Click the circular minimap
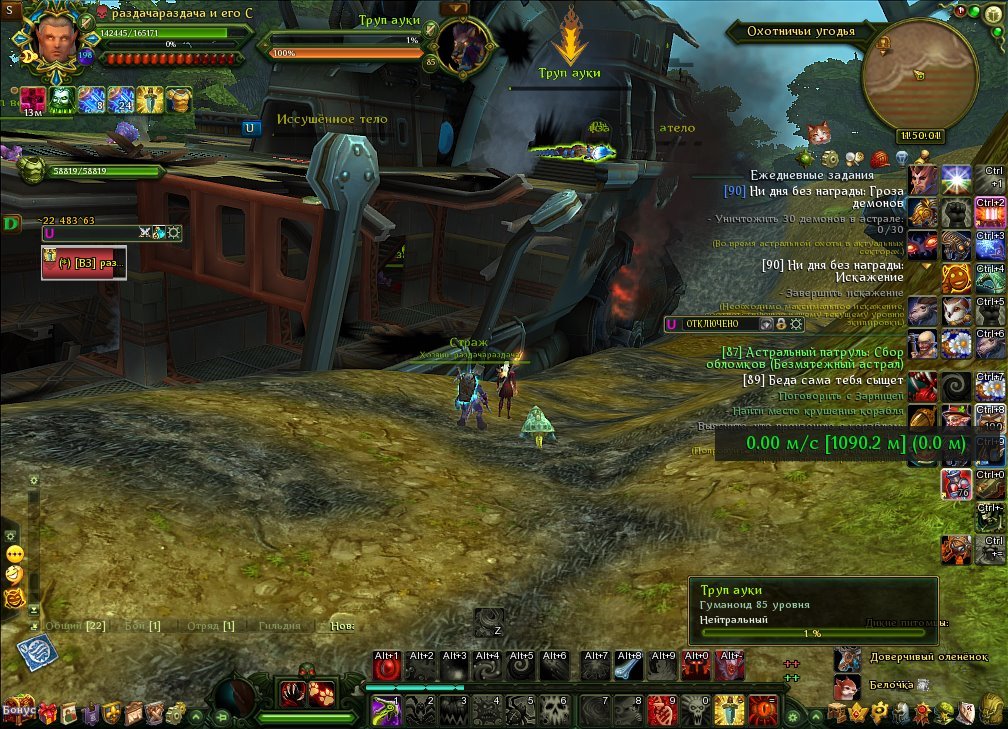The width and height of the screenshot is (1008, 729). 919,77
